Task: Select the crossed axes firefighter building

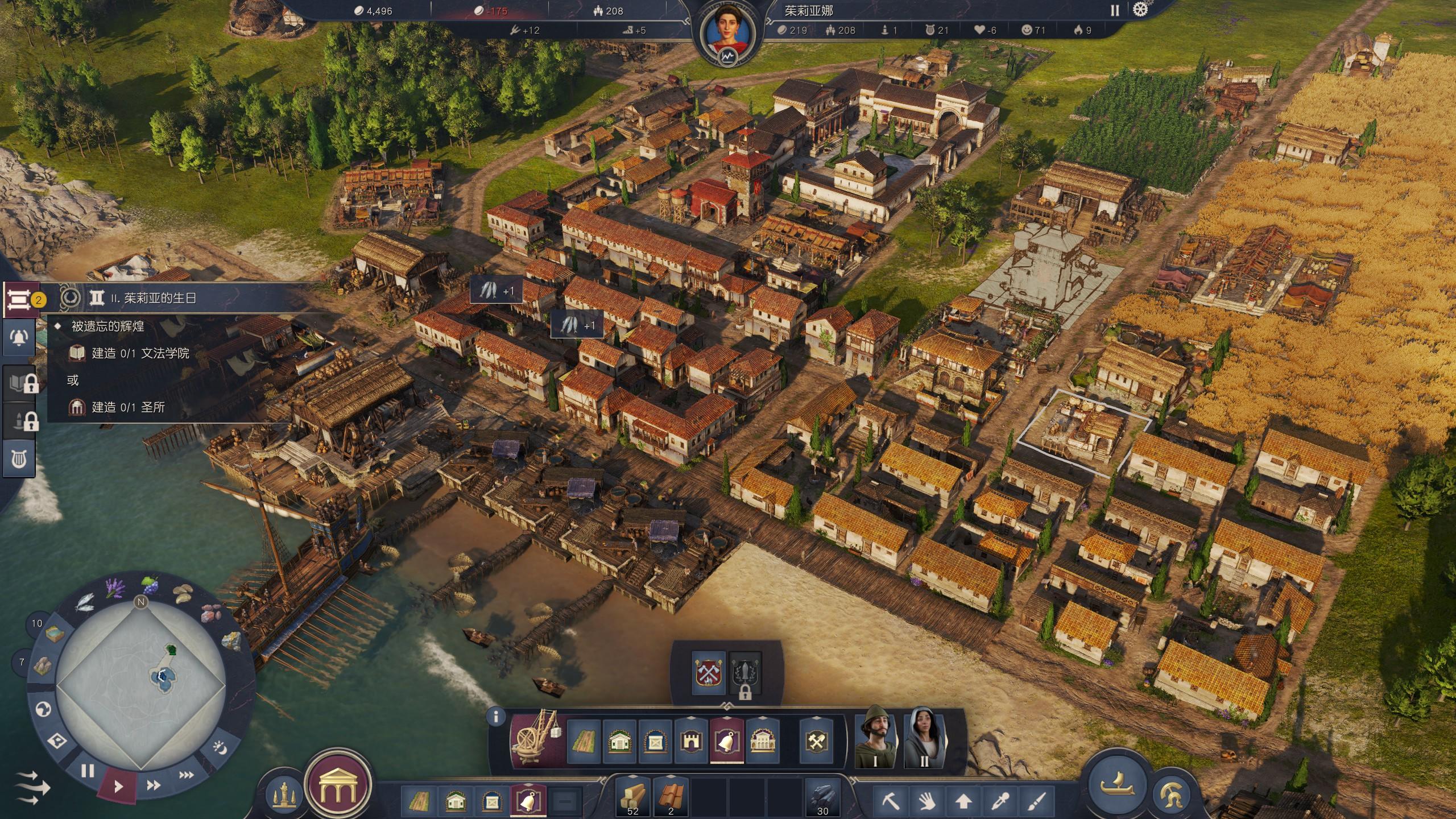Action: pos(710,673)
